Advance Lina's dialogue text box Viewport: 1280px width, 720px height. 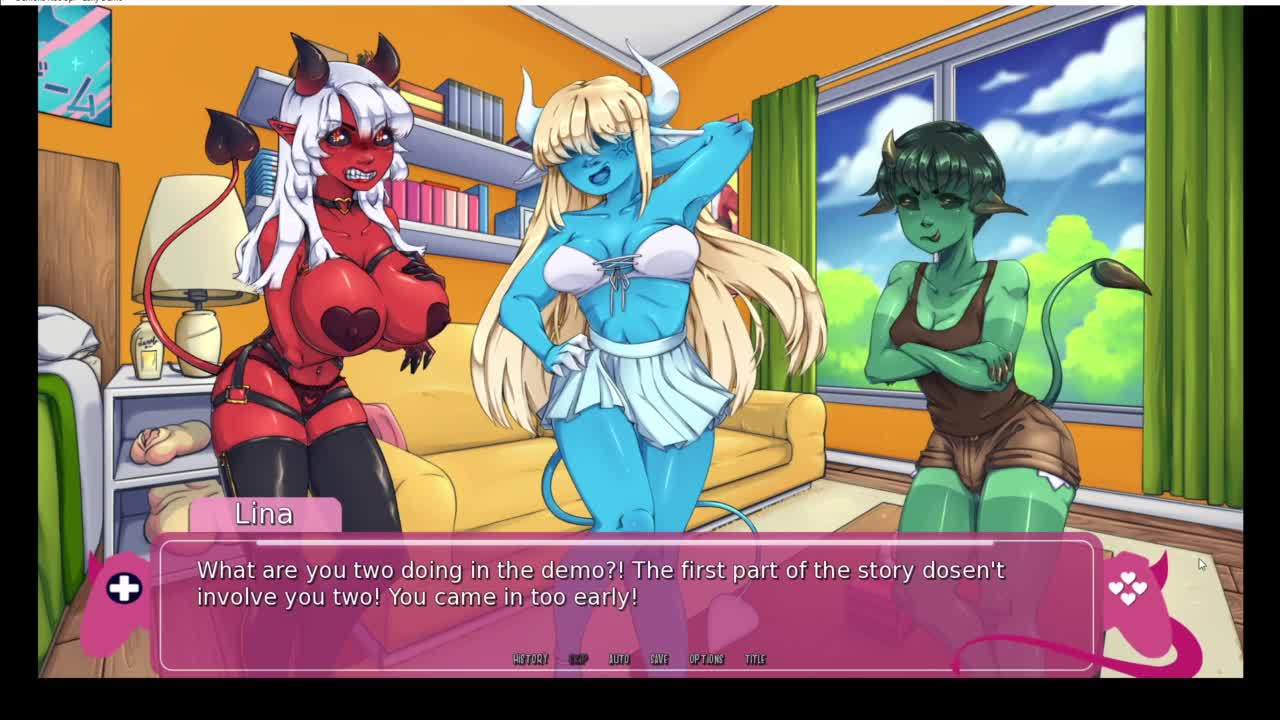[x=627, y=600]
